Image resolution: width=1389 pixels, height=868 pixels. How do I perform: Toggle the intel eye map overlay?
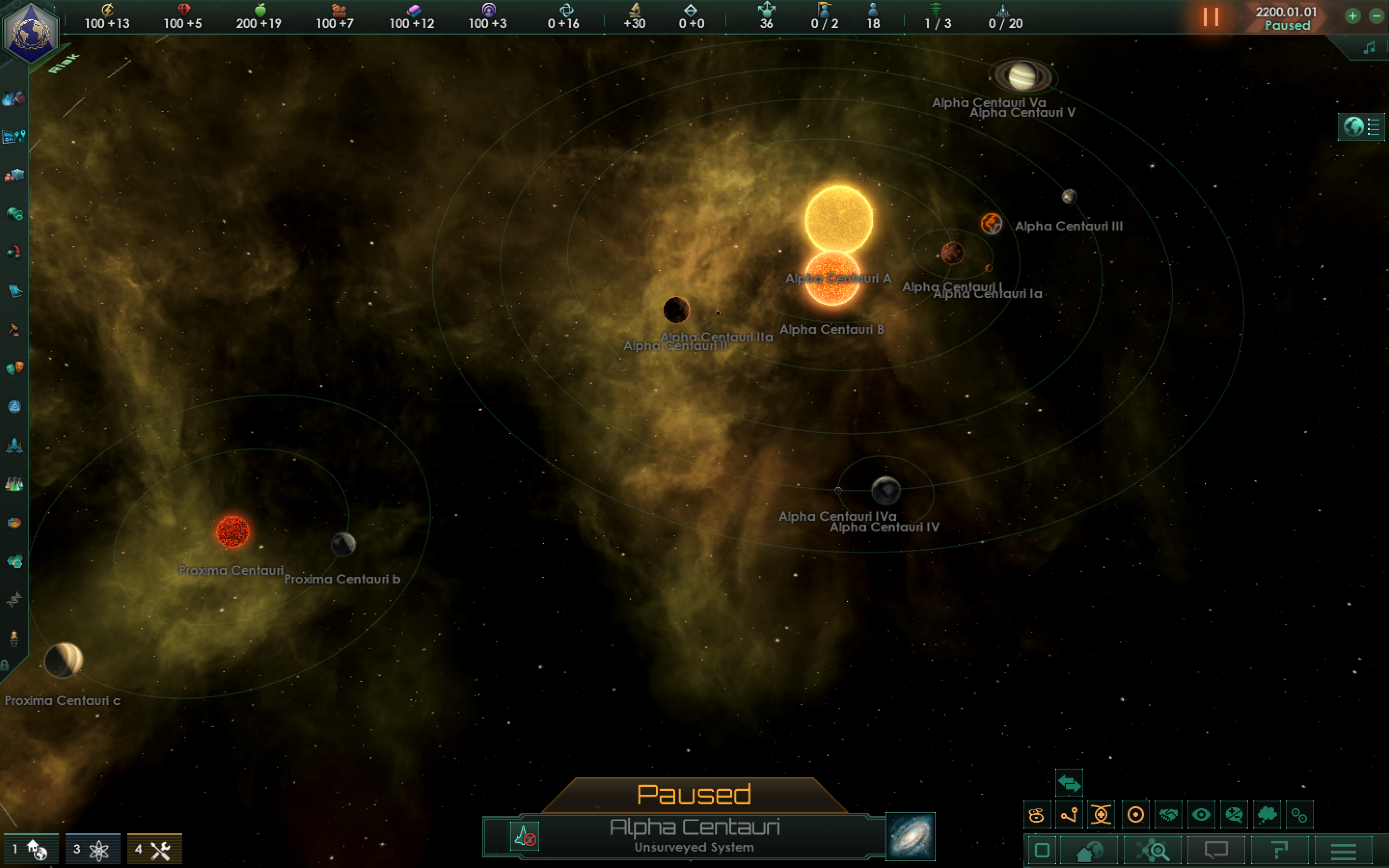click(1201, 814)
